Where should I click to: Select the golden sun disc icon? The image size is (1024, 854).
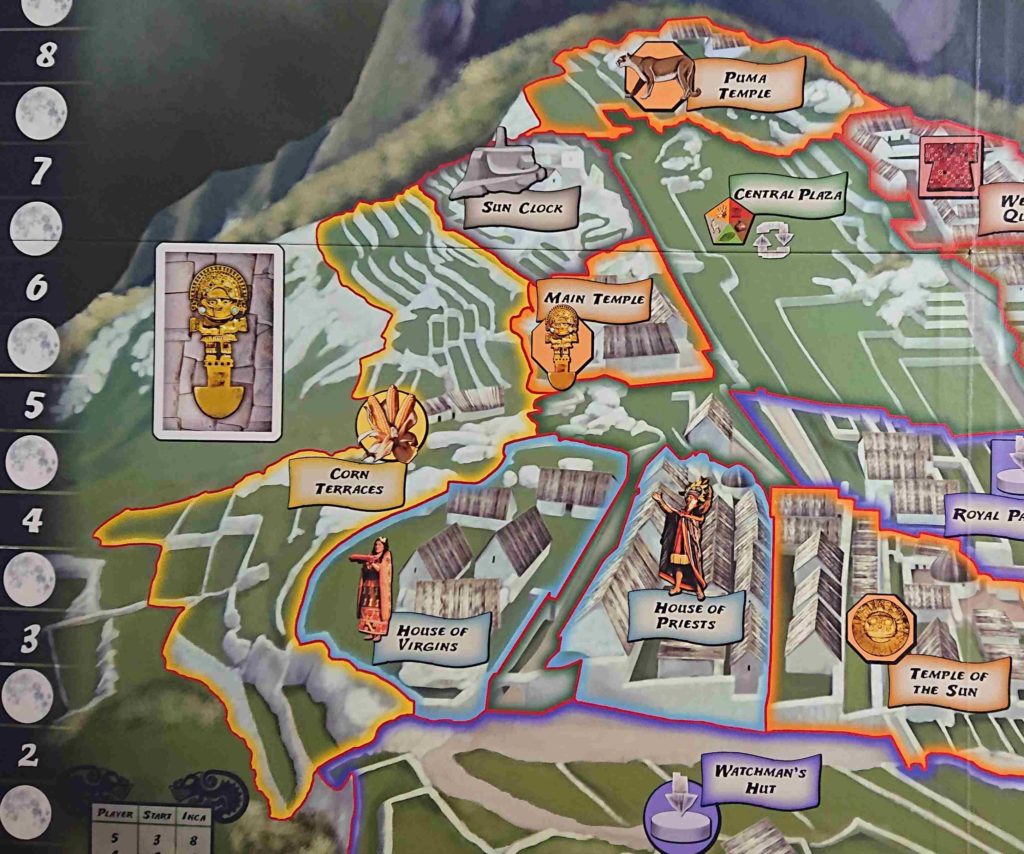click(880, 626)
